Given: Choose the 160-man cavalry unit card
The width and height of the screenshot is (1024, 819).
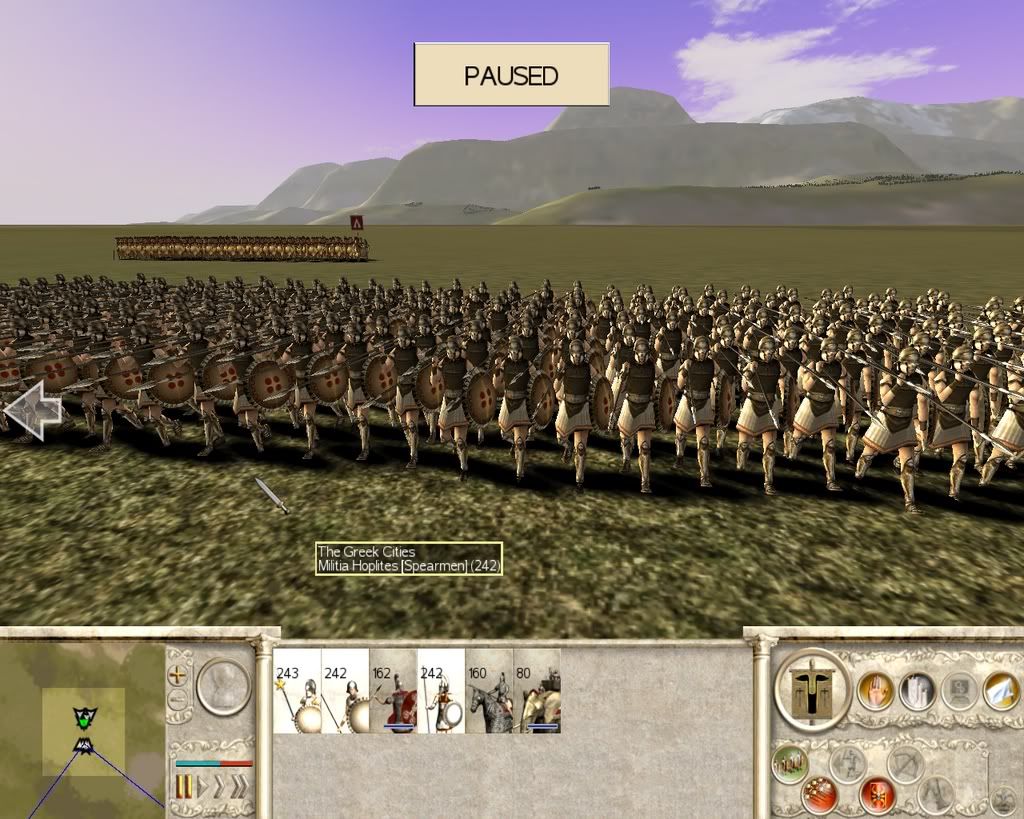Looking at the screenshot, I should point(489,691).
